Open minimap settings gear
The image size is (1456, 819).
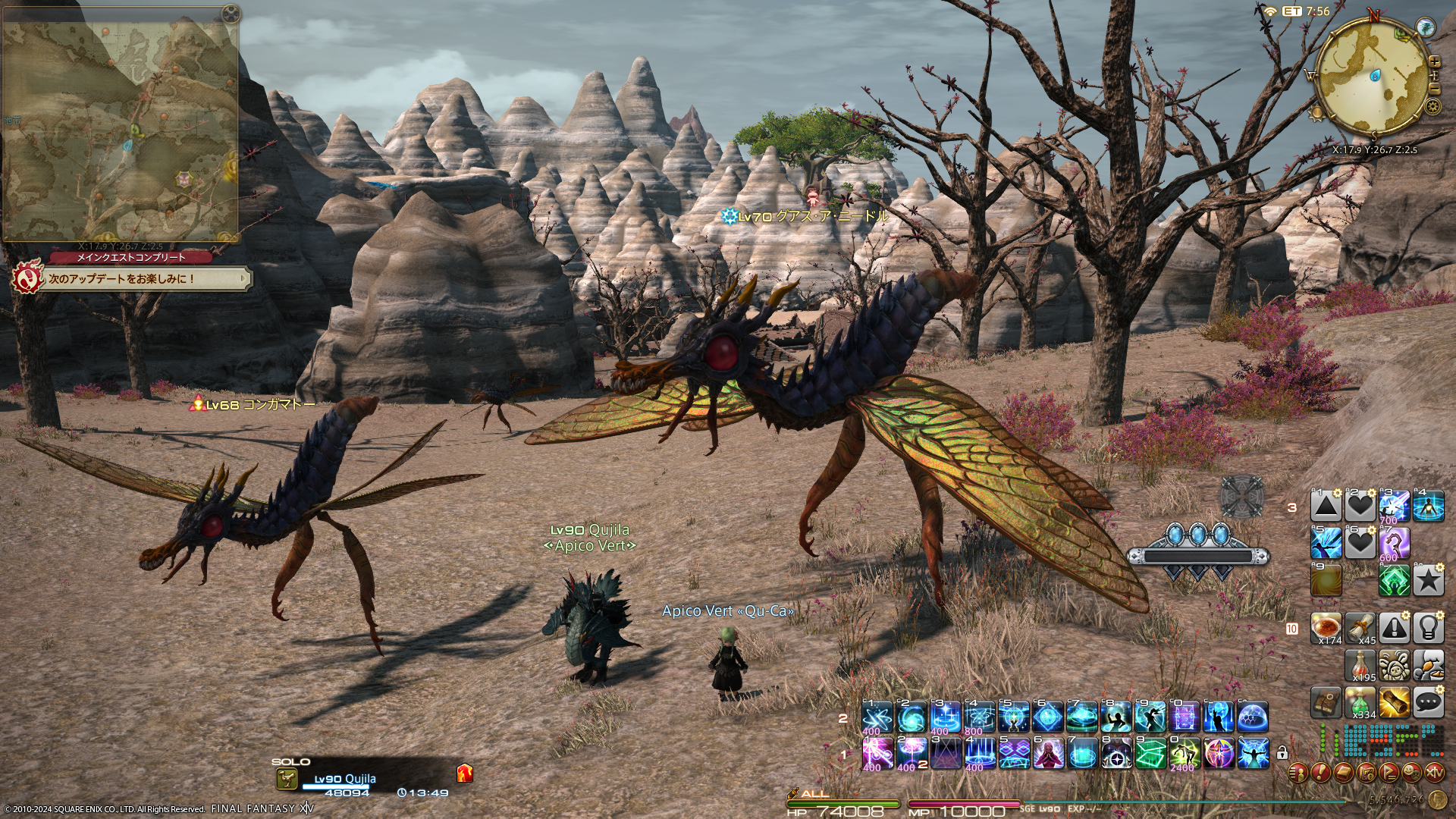point(1432,106)
